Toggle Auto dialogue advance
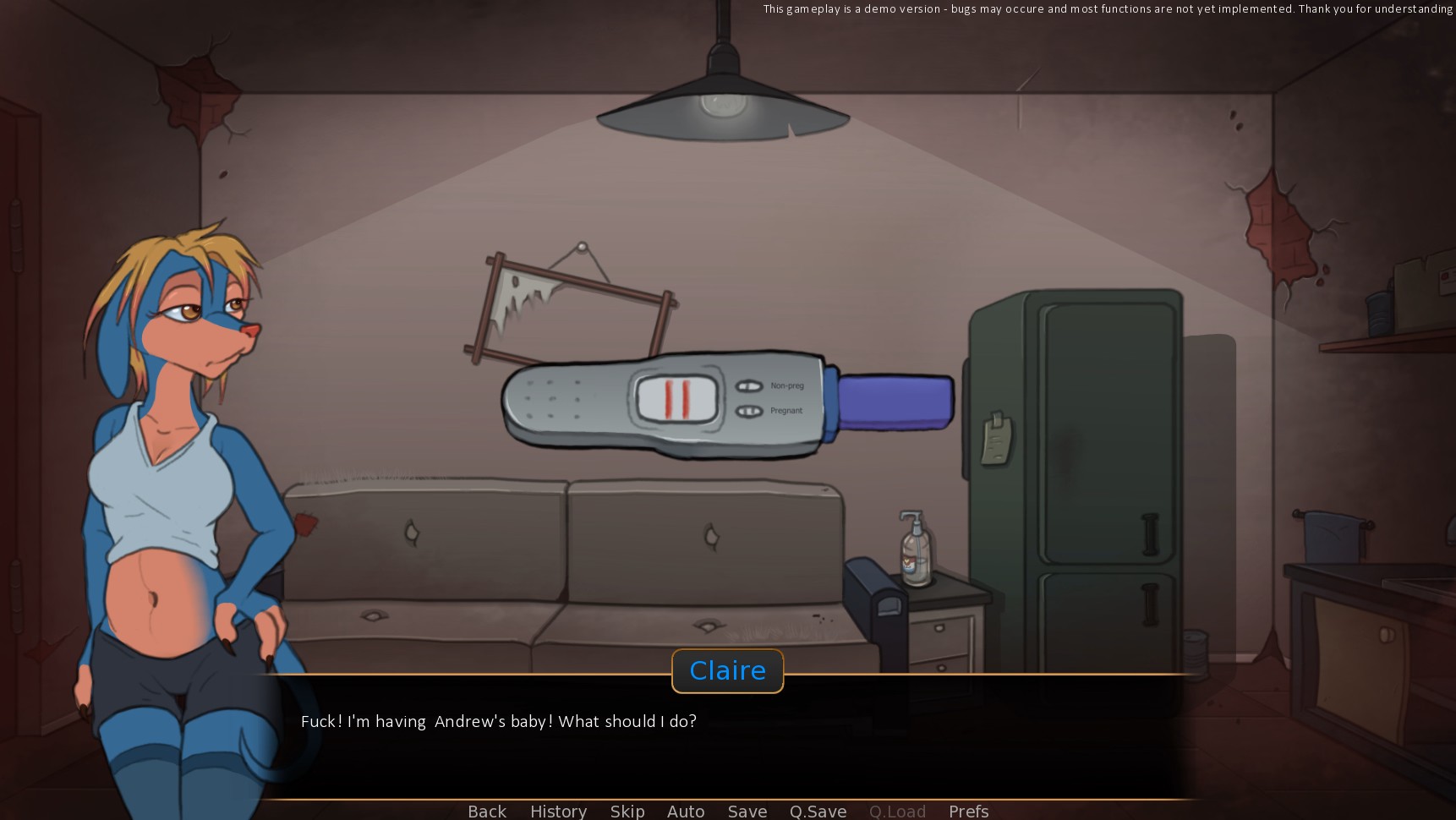 click(686, 811)
